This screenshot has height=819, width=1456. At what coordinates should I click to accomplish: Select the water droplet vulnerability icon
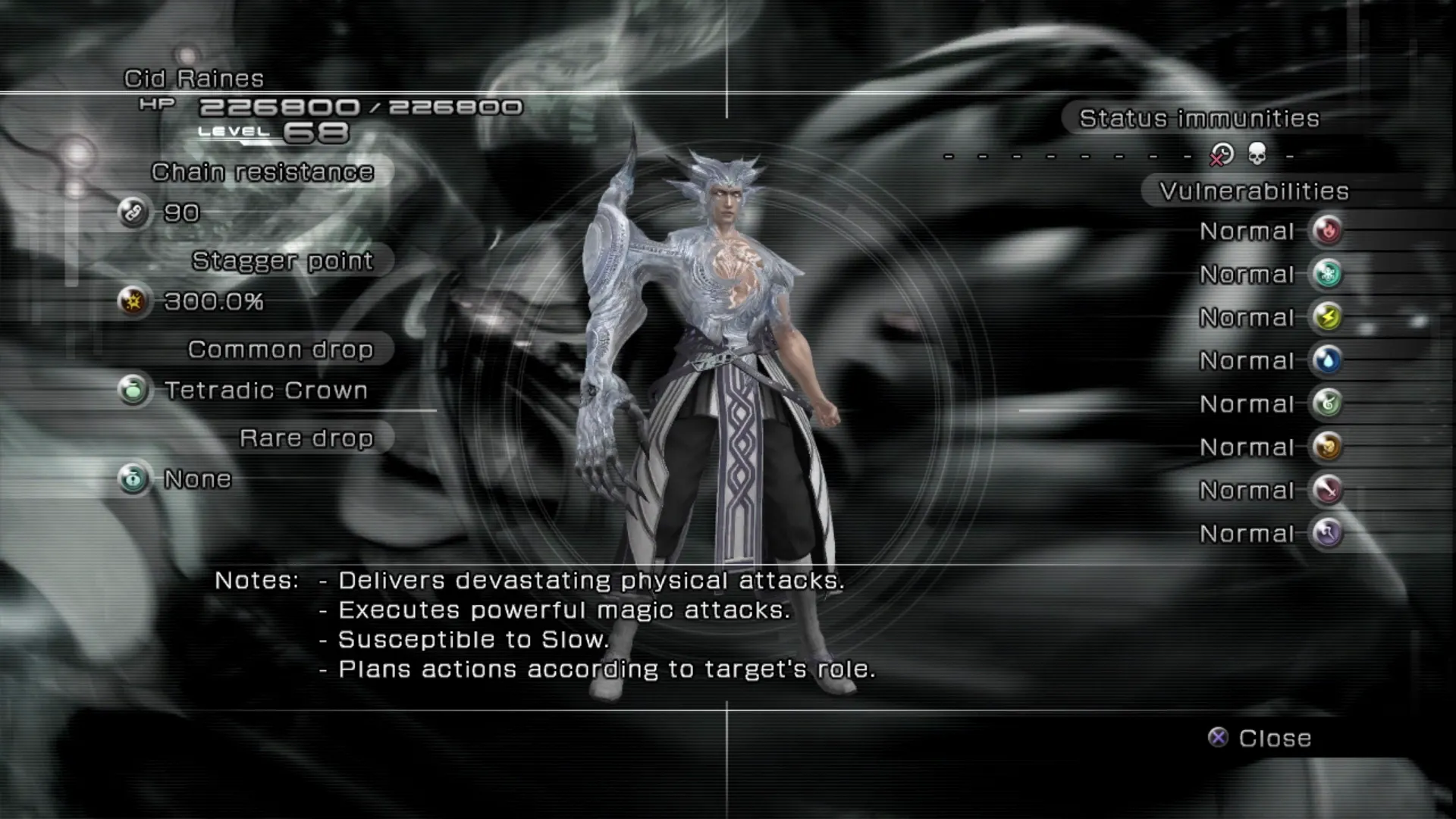coord(1327,360)
